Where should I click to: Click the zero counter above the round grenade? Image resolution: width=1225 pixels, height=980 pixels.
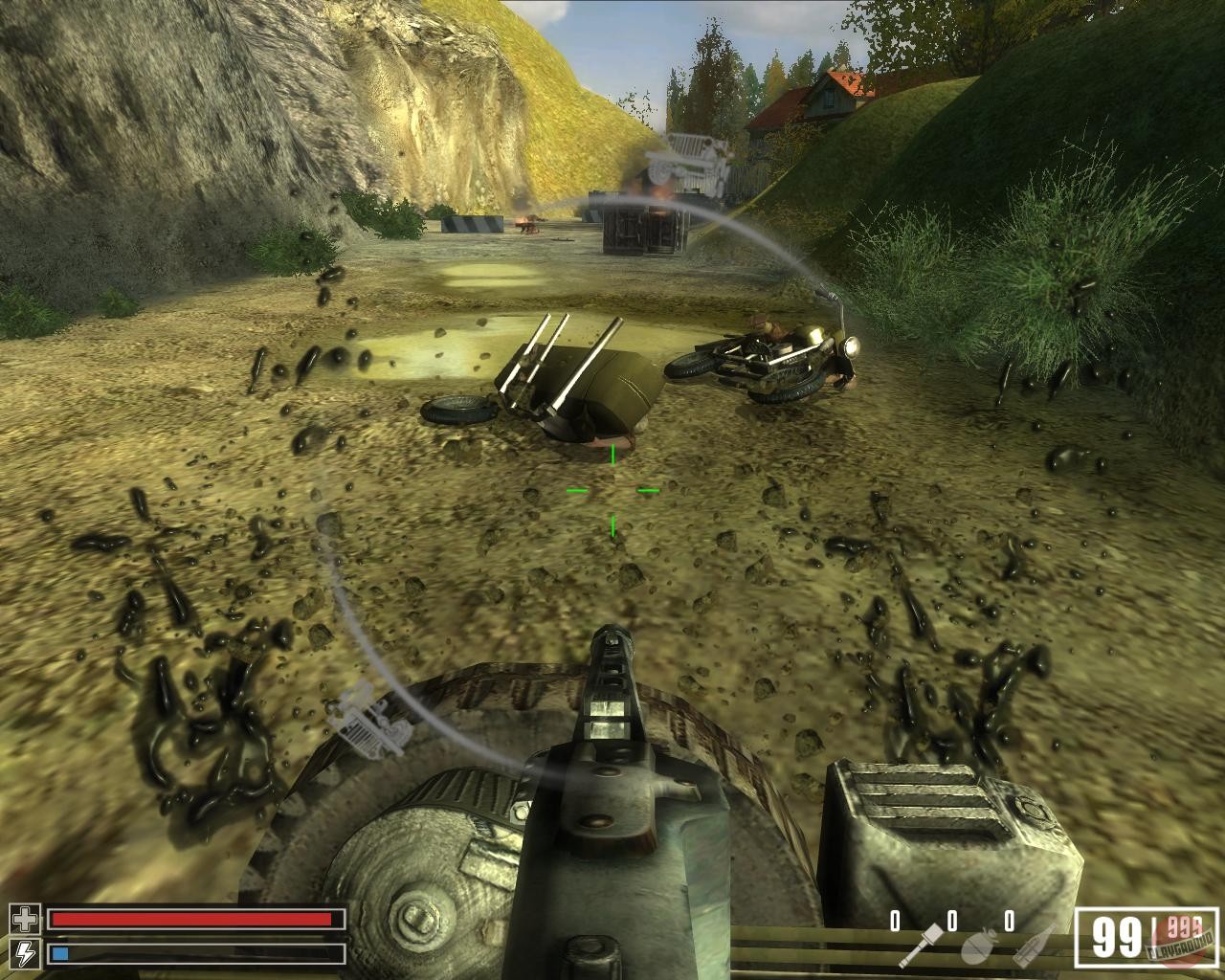[954, 921]
